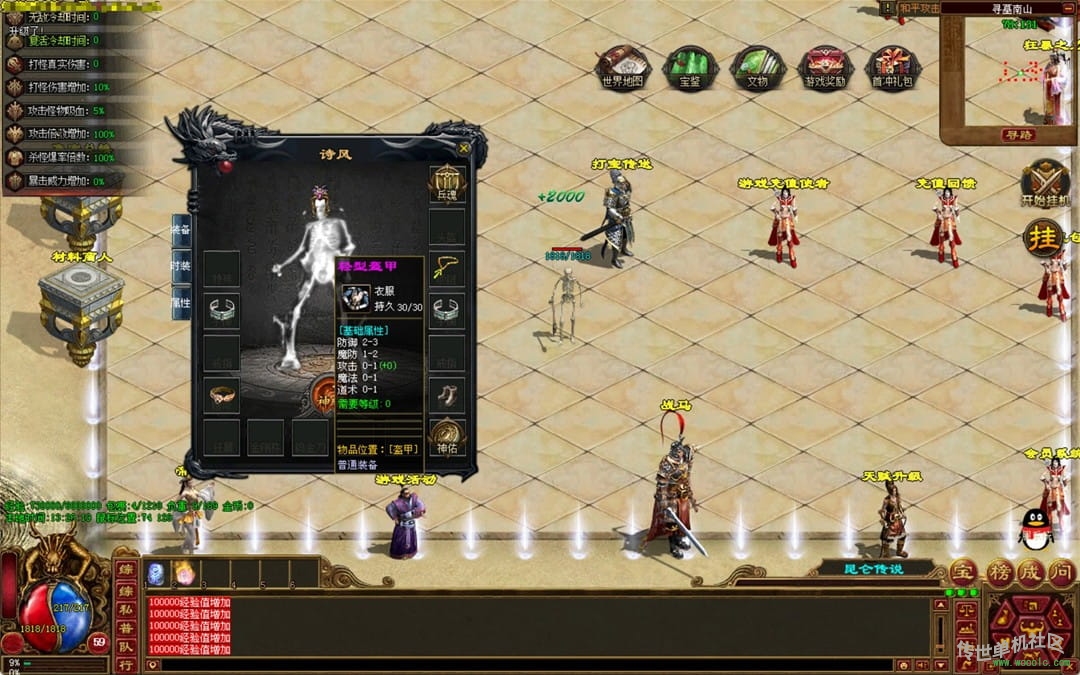Select the 兵魂 slot in character panel
The image size is (1080, 675).
[x=446, y=183]
